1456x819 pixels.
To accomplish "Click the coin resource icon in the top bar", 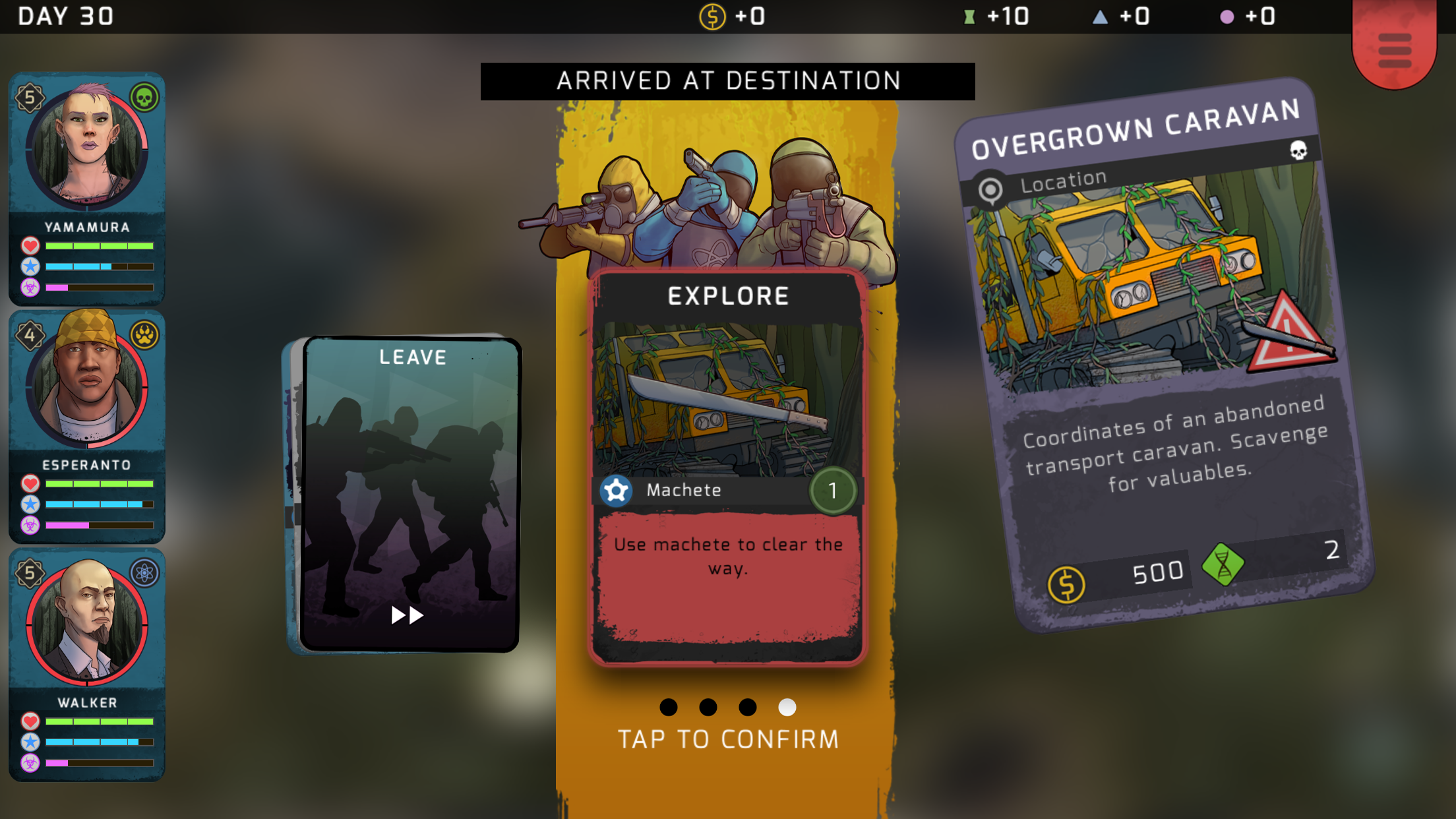I will [712, 16].
